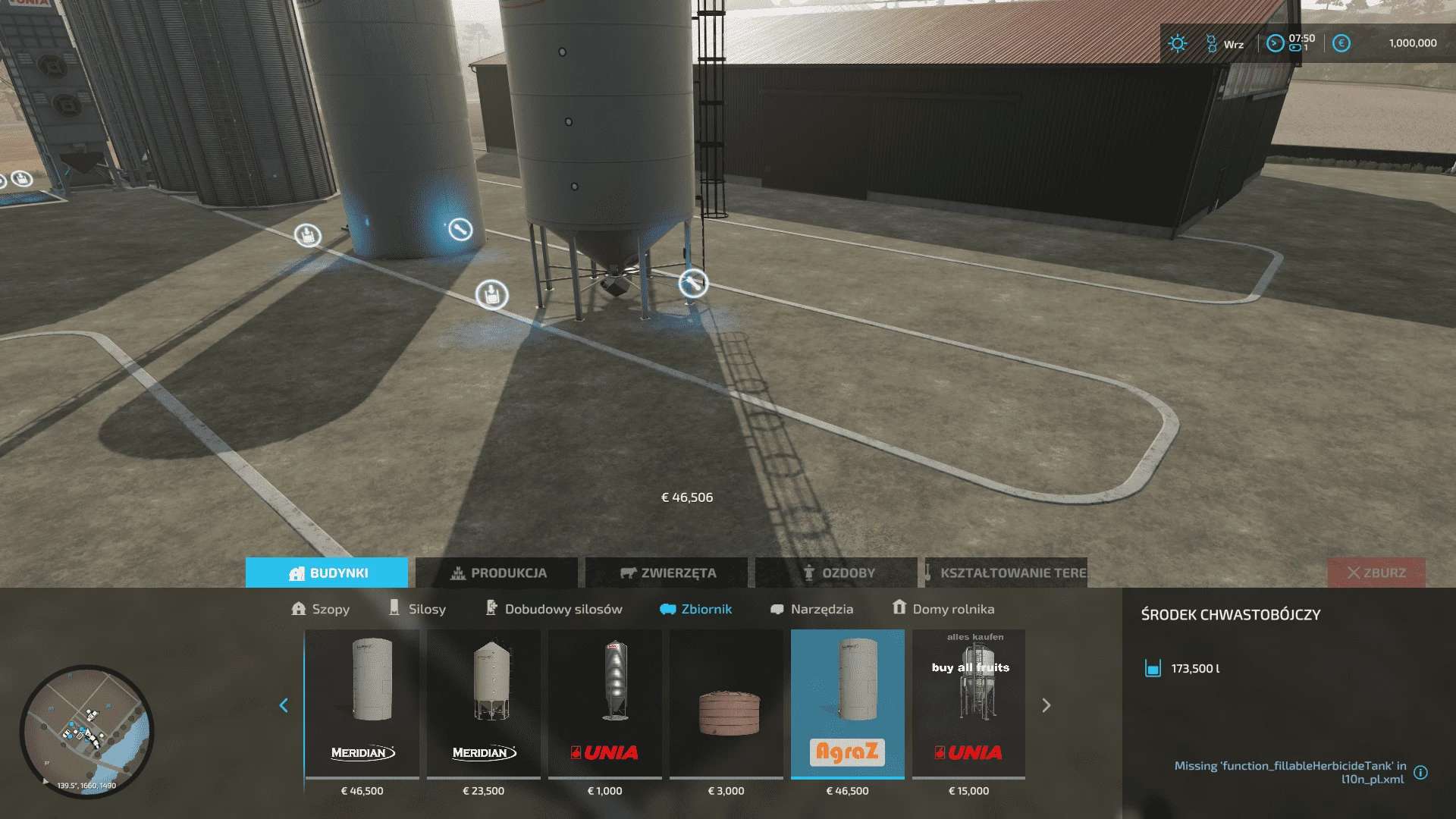This screenshot has height=819, width=1456.
Task: Select the round brown tank for €3,000
Action: click(726, 704)
